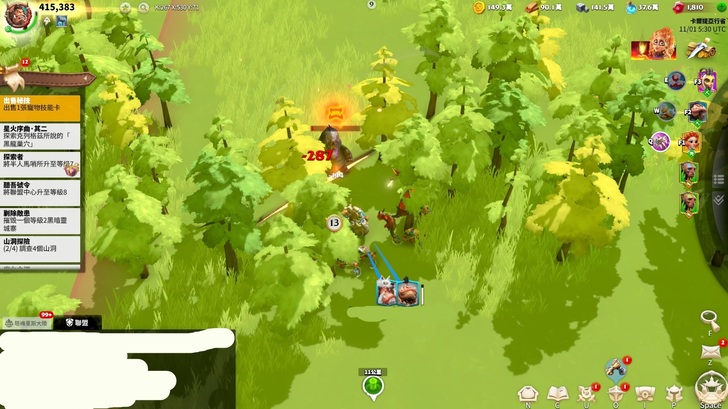
Task: Select the green marker pin at bottom
Action: coord(372,387)
